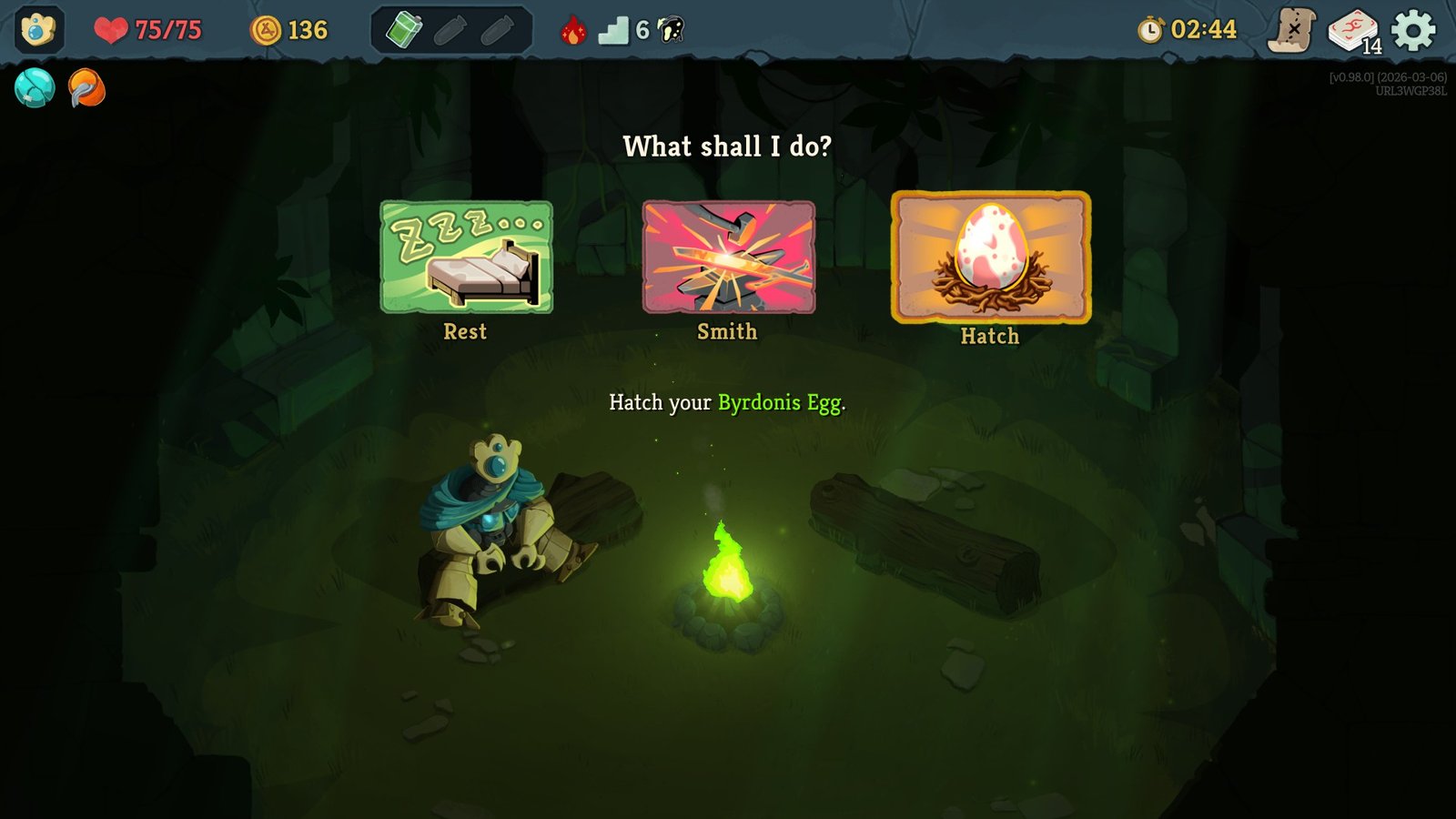Click the first empty potion slot
The width and height of the screenshot is (1456, 819).
(x=452, y=29)
